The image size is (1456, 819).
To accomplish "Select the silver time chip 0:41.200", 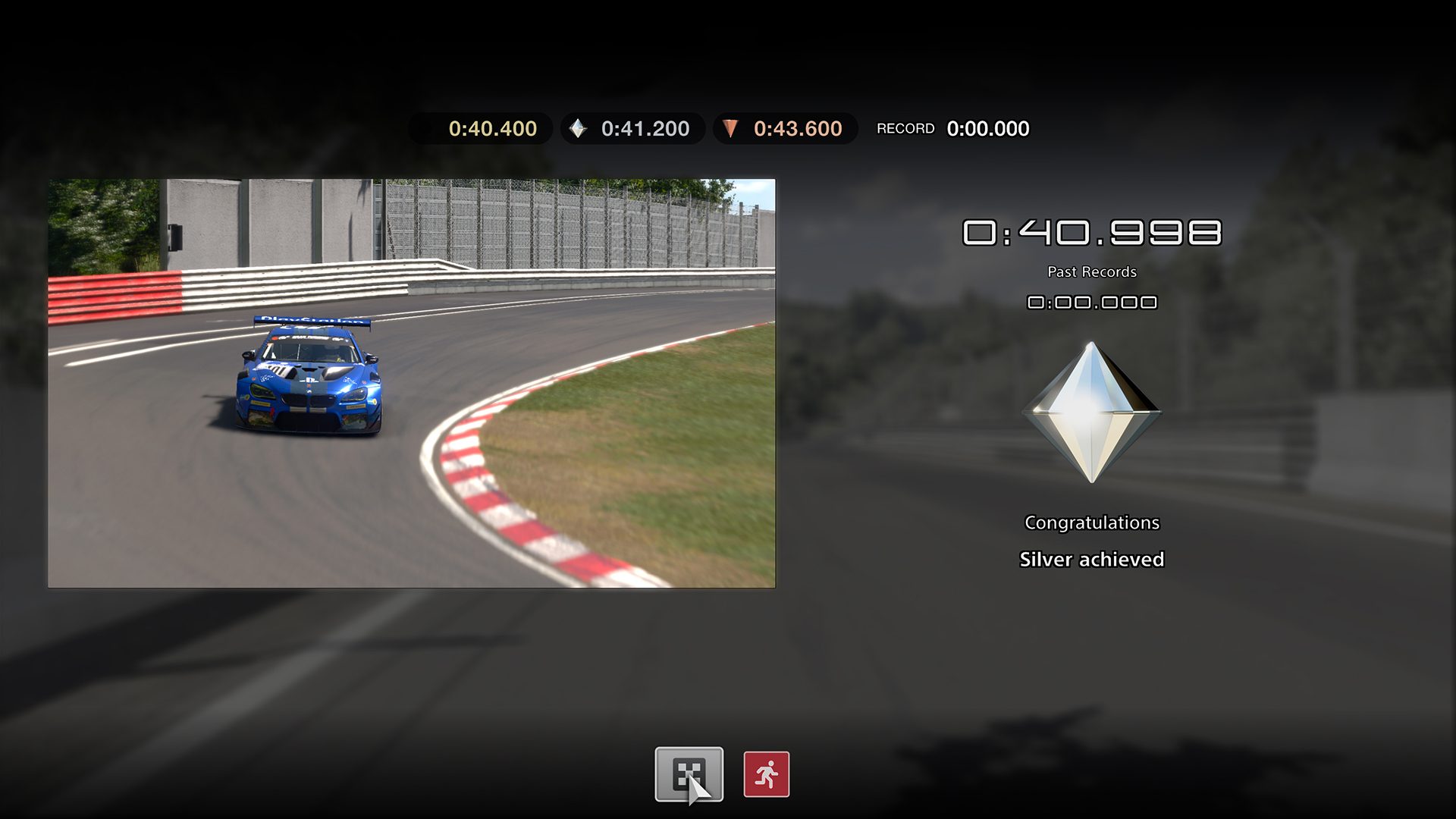I will click(632, 127).
